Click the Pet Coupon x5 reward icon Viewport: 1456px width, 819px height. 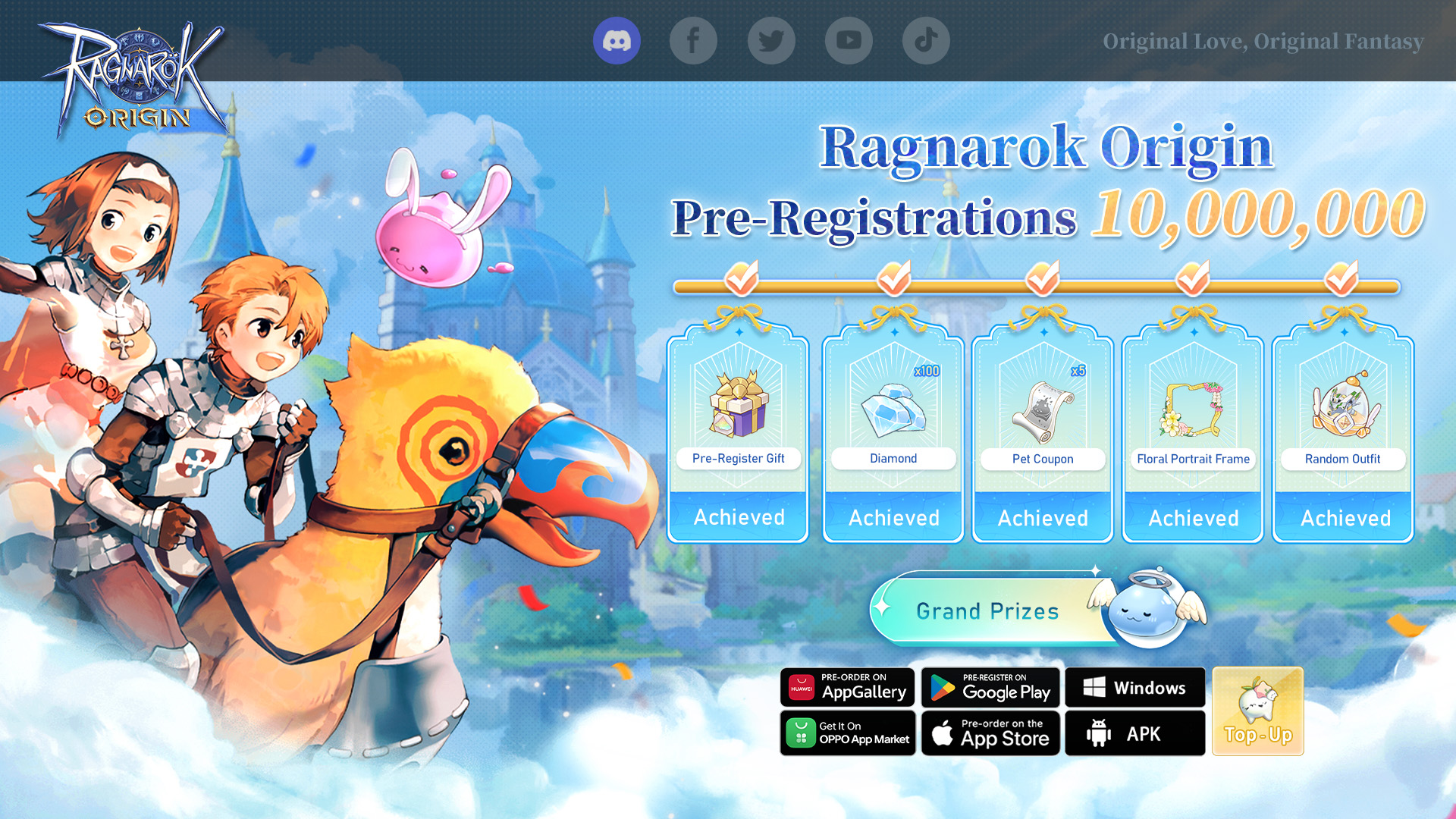click(1042, 409)
